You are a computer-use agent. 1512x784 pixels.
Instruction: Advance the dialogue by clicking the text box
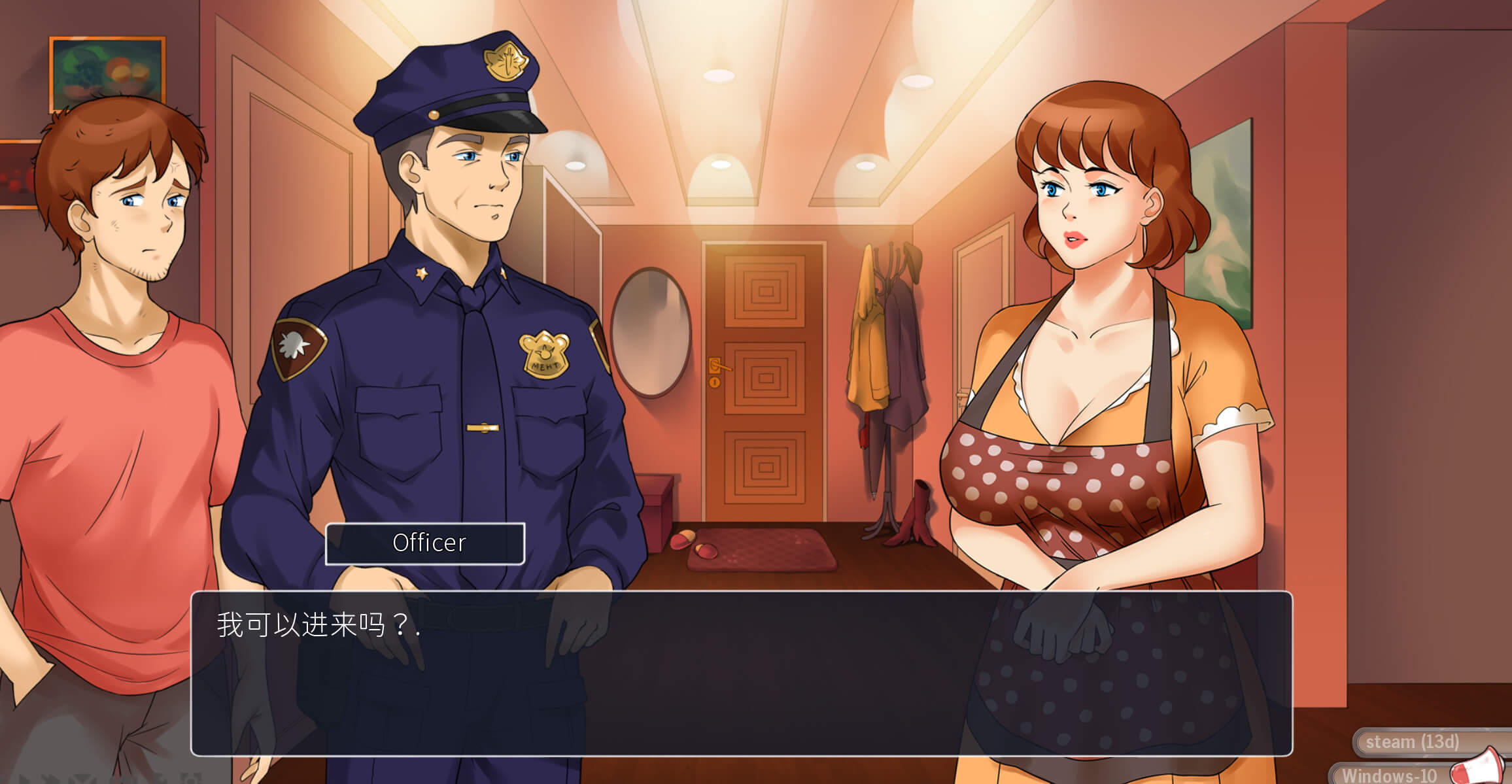pyautogui.click(x=741, y=673)
